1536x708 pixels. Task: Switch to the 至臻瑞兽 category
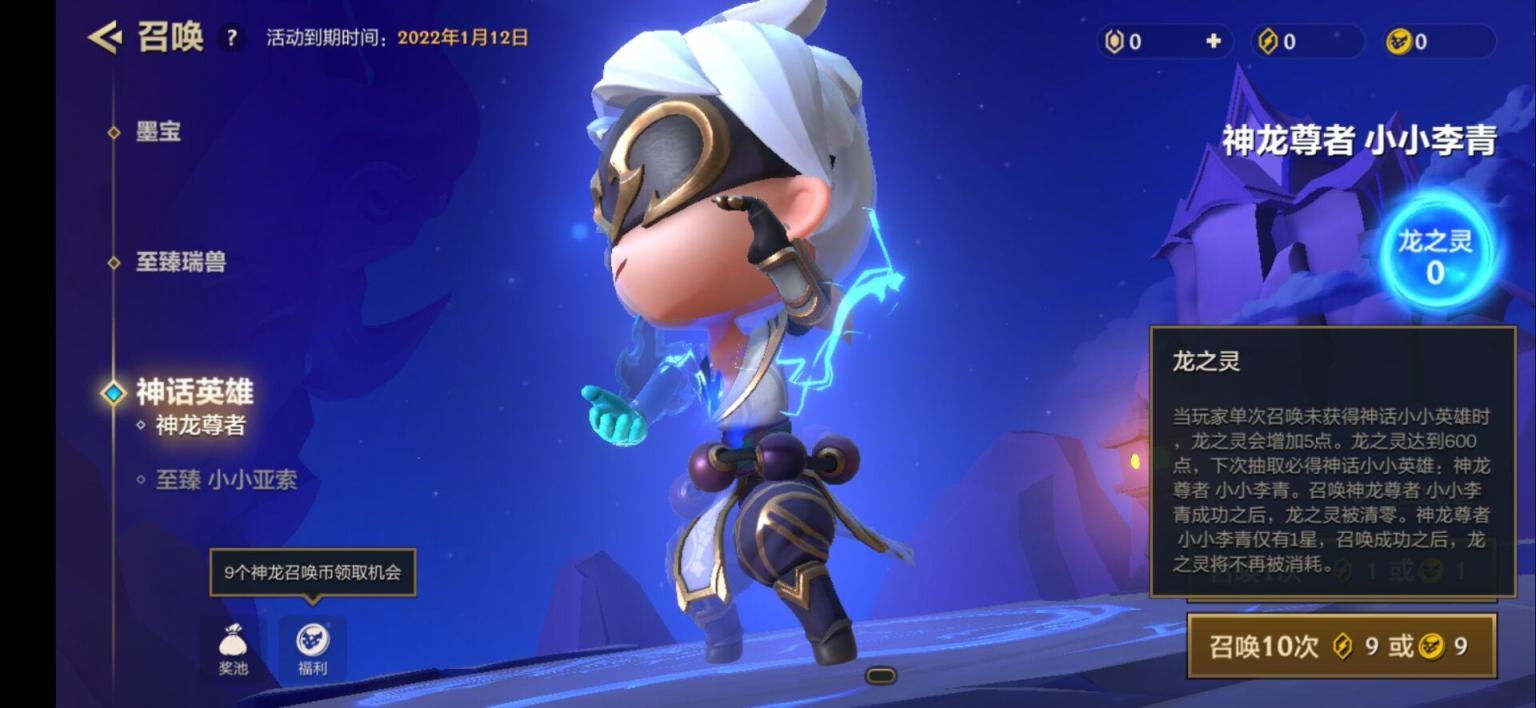pos(181,262)
